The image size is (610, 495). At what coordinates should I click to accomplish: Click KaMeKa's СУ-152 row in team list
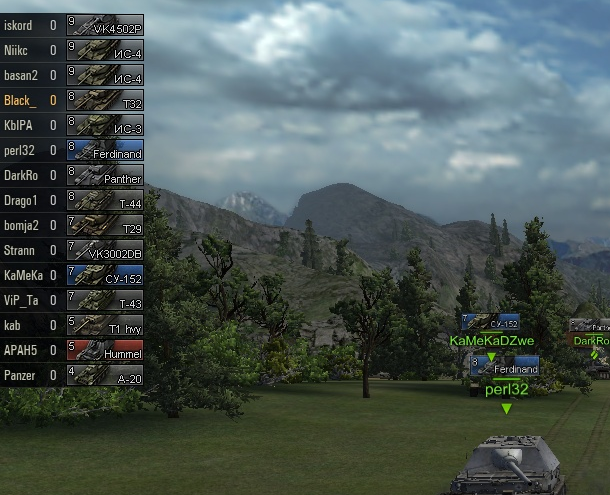pos(72,275)
